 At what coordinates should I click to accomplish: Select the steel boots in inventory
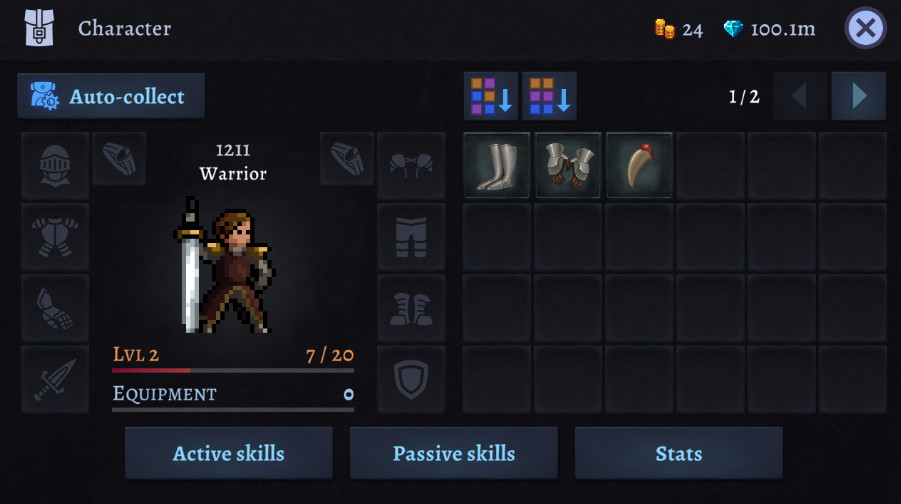496,165
